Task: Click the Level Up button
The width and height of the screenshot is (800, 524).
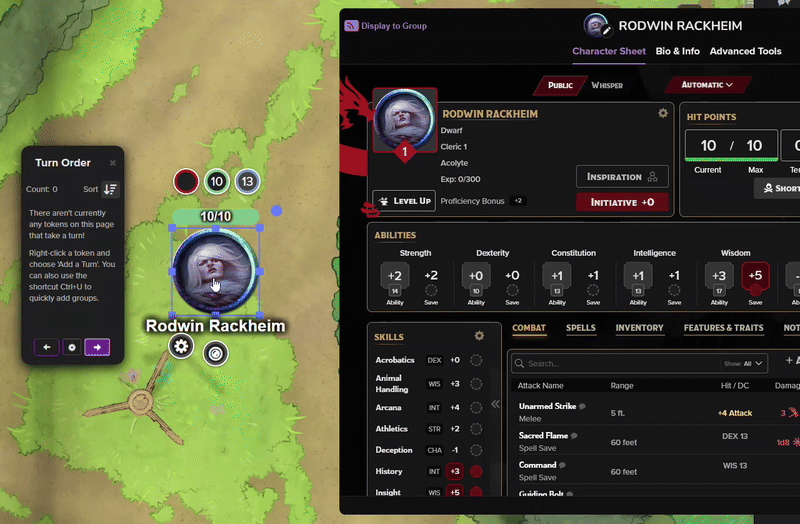Action: pyautogui.click(x=404, y=201)
